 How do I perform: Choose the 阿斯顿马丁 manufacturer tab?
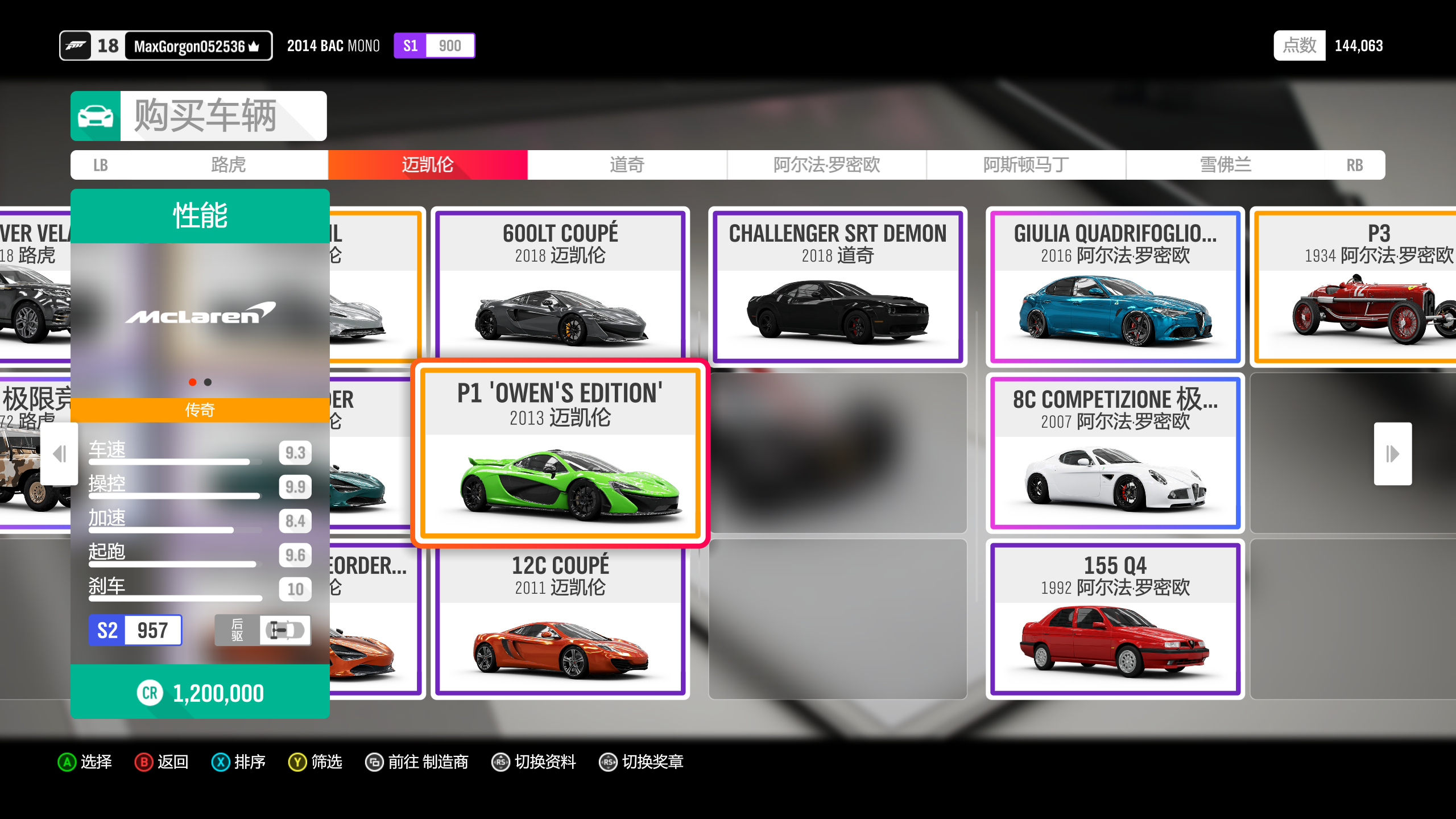1026,165
